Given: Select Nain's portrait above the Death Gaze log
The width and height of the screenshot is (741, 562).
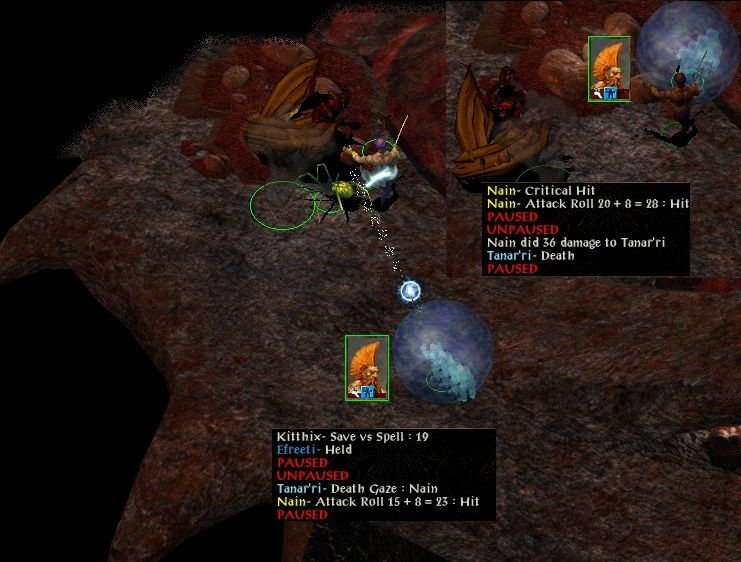Looking at the screenshot, I should pos(367,368).
